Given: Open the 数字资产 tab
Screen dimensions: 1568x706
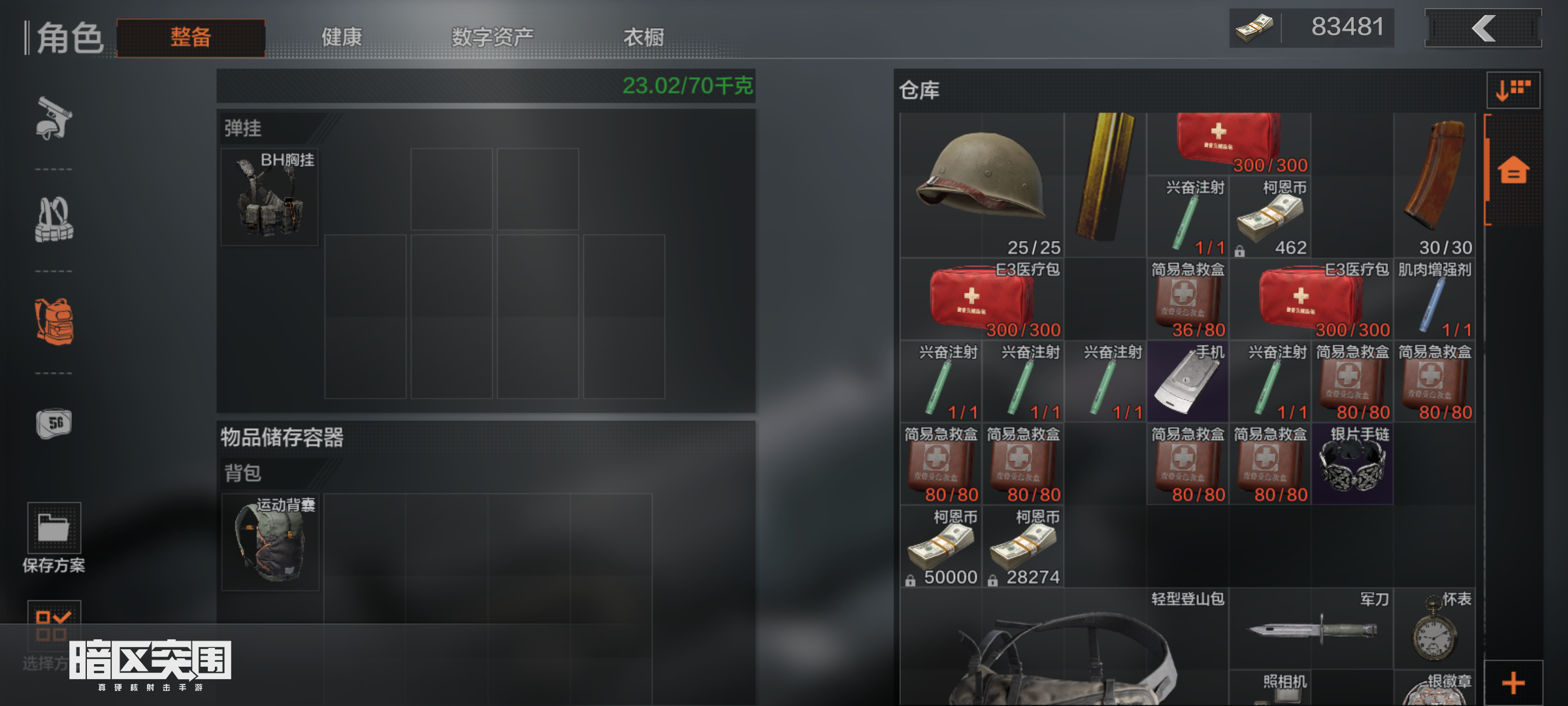Looking at the screenshot, I should click(492, 37).
